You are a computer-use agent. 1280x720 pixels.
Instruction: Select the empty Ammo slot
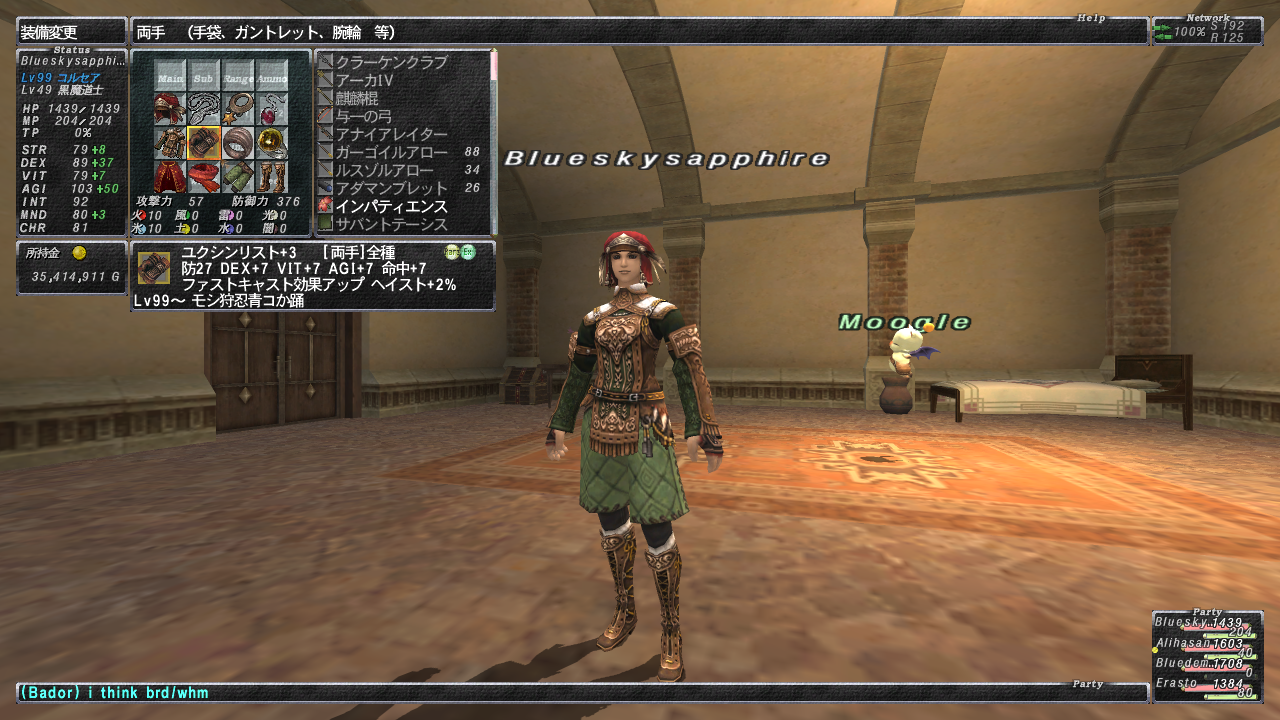pyautogui.click(x=272, y=76)
